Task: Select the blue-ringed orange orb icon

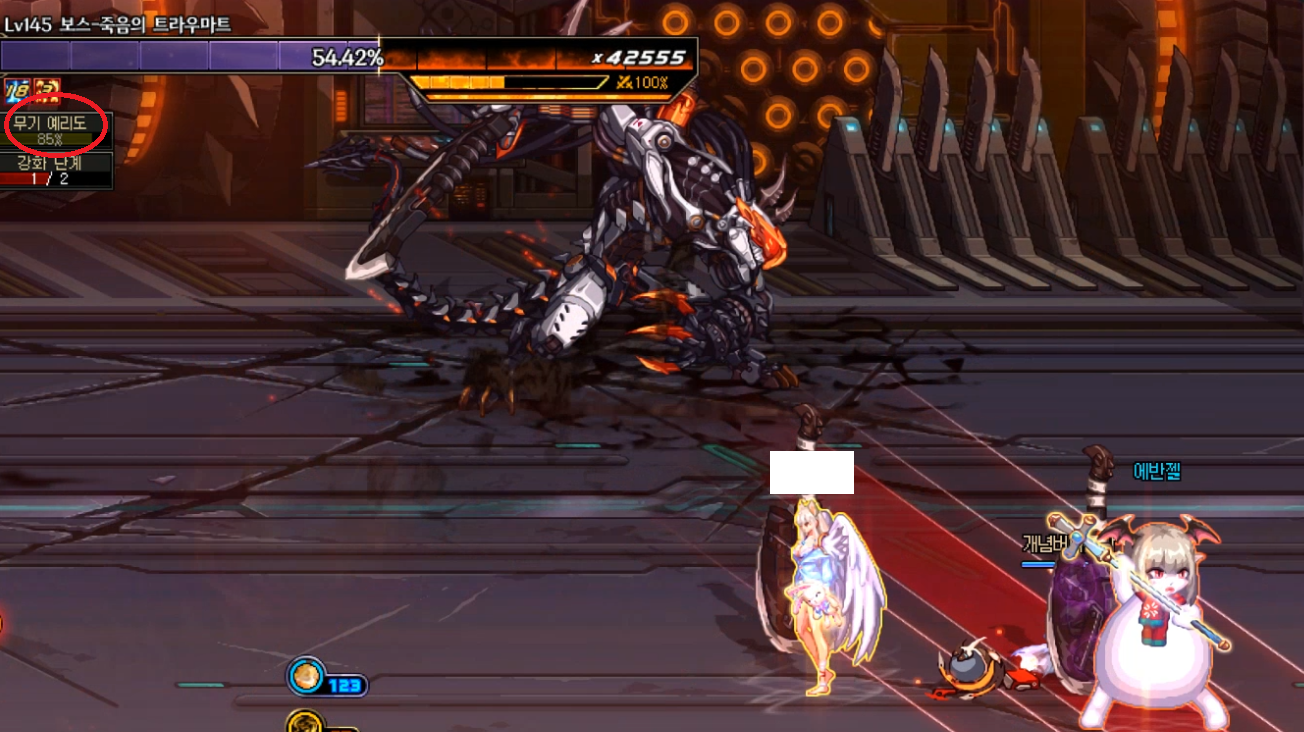Action: [305, 677]
